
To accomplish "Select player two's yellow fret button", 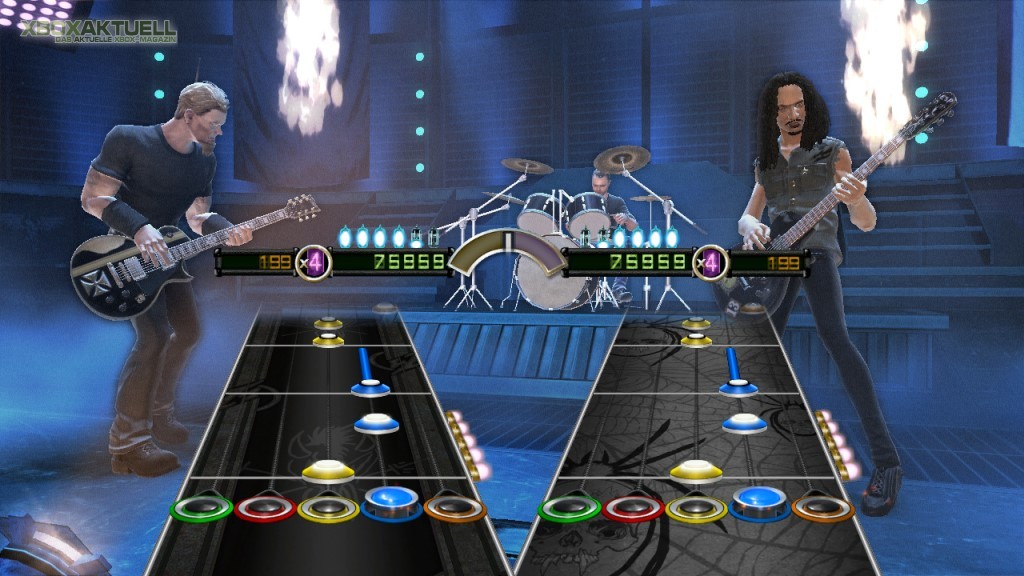I will click(x=697, y=507).
